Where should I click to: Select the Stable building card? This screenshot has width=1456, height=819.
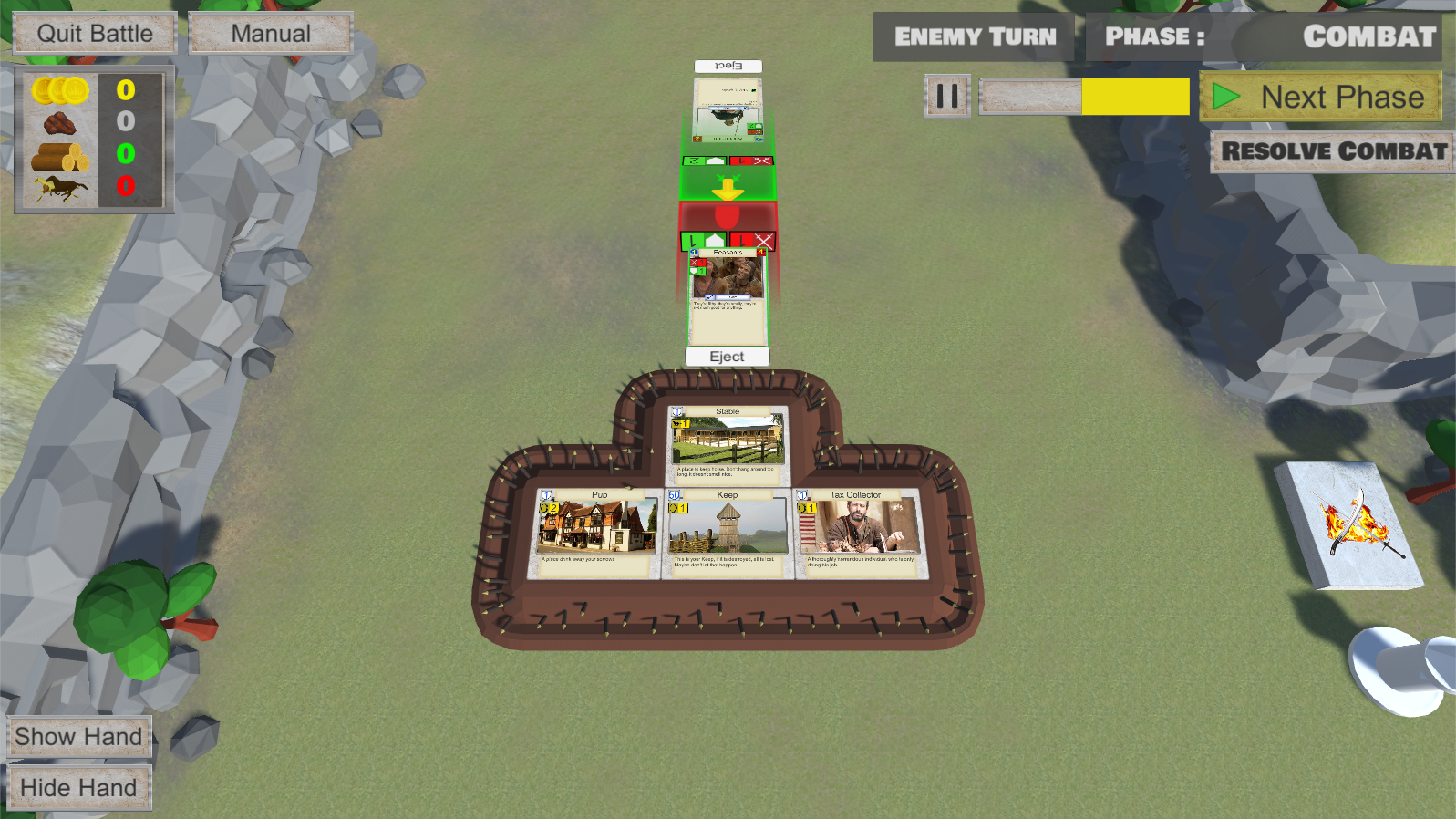728,444
